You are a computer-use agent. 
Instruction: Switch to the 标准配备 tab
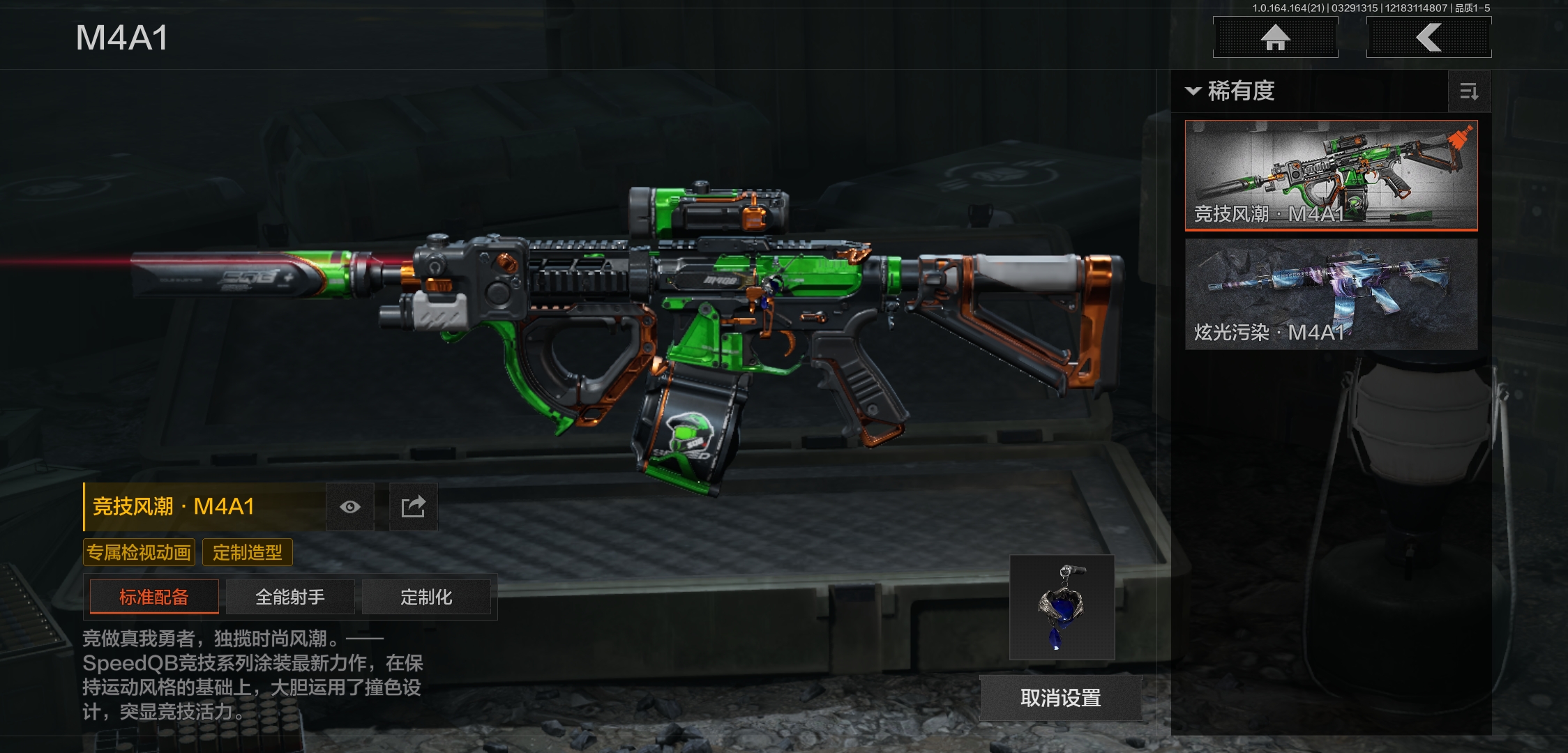(154, 597)
